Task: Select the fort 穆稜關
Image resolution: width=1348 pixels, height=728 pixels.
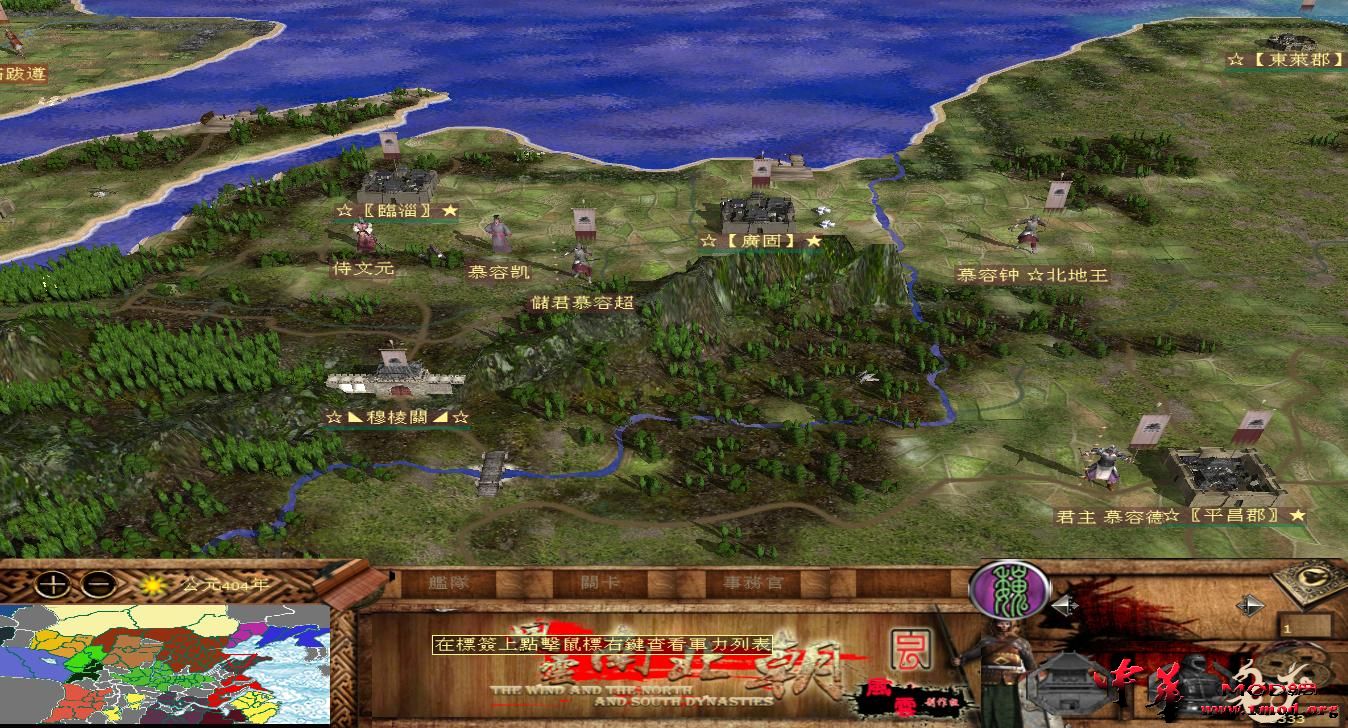Action: pyautogui.click(x=395, y=380)
